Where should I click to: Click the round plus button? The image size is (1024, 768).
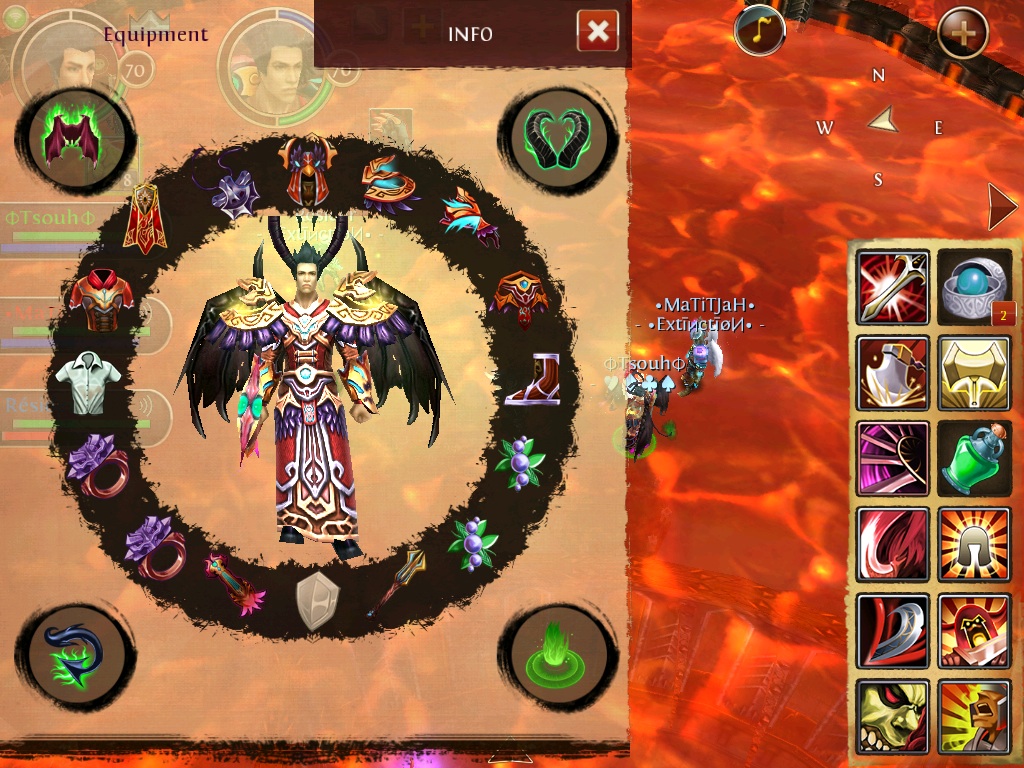tap(963, 33)
